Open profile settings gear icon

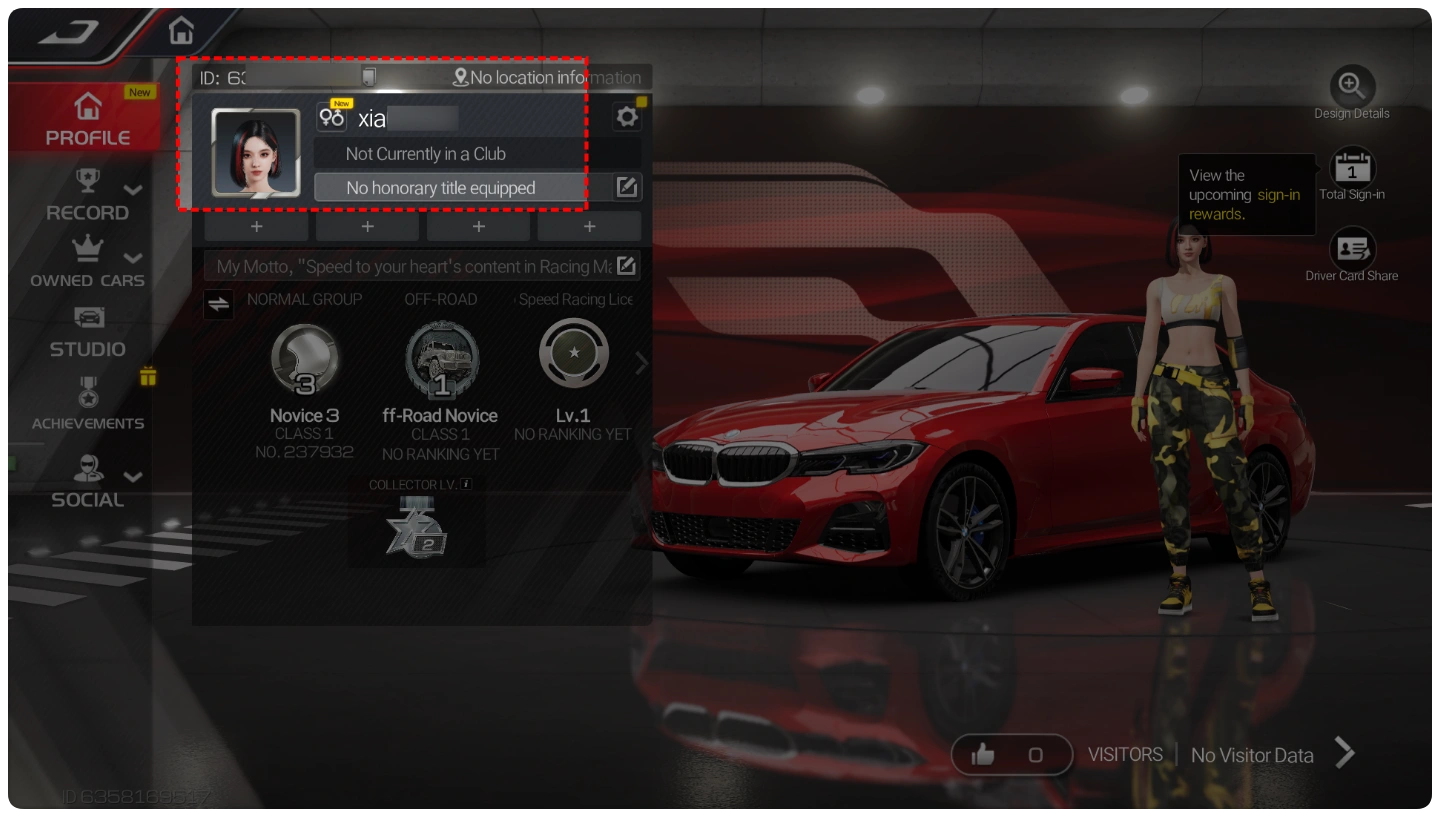pyautogui.click(x=627, y=117)
